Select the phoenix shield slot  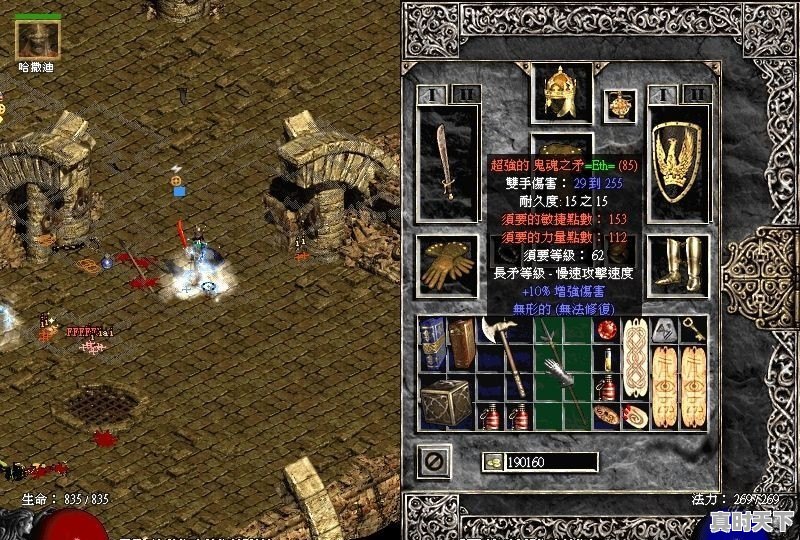679,161
